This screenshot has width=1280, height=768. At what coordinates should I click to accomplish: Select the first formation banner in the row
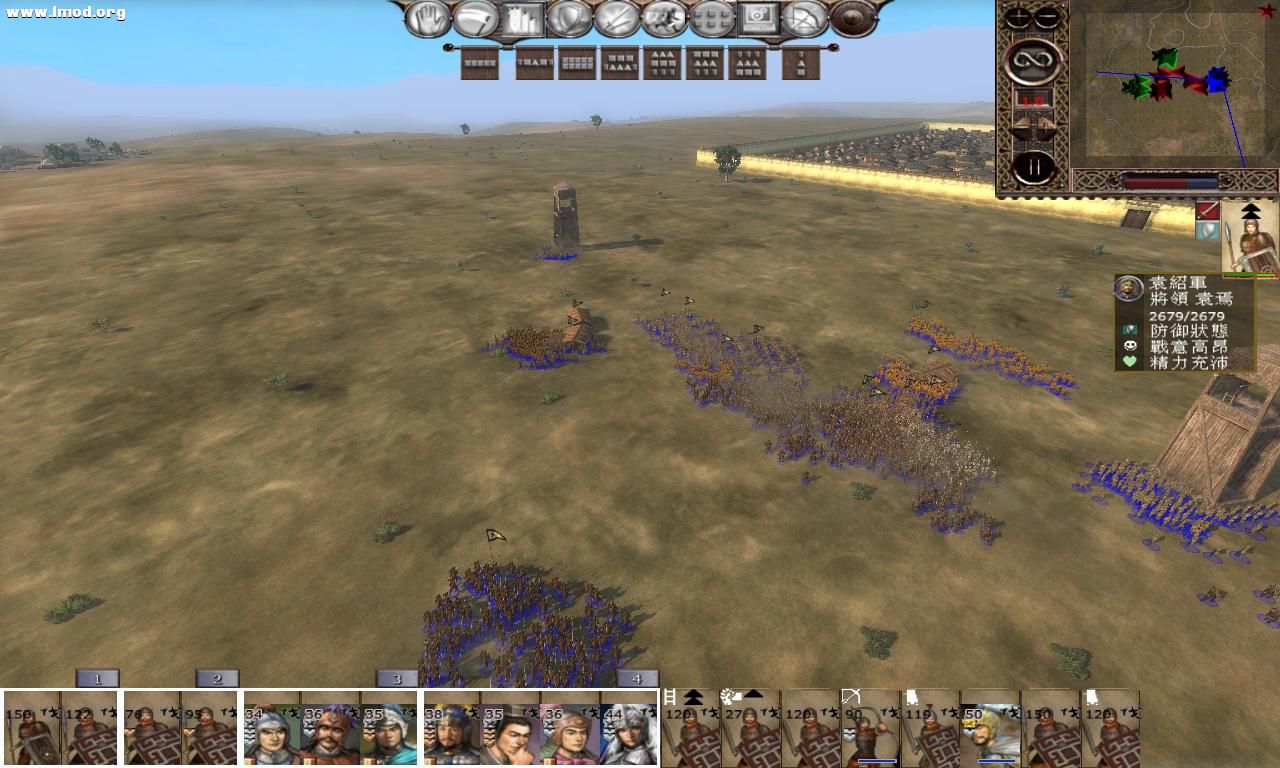pyautogui.click(x=478, y=62)
